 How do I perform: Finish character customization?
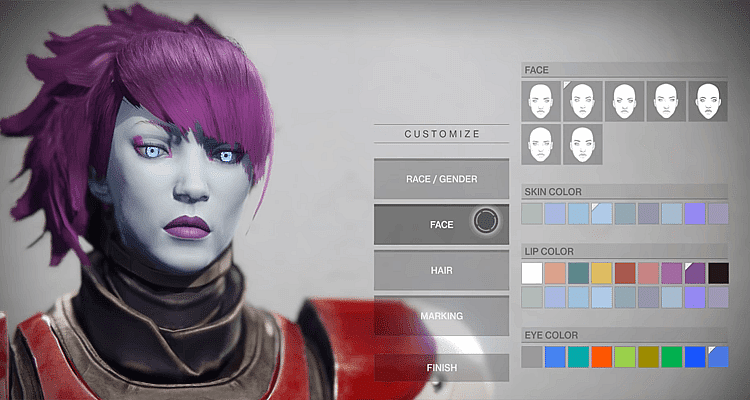pos(441,367)
